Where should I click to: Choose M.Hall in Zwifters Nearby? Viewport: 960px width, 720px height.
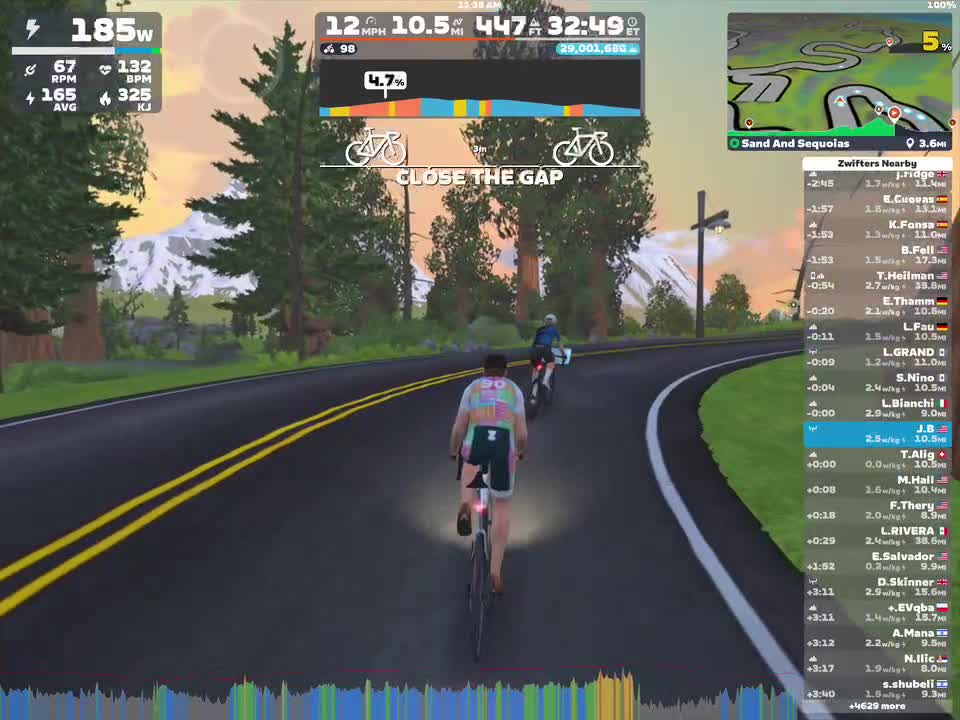(878, 485)
